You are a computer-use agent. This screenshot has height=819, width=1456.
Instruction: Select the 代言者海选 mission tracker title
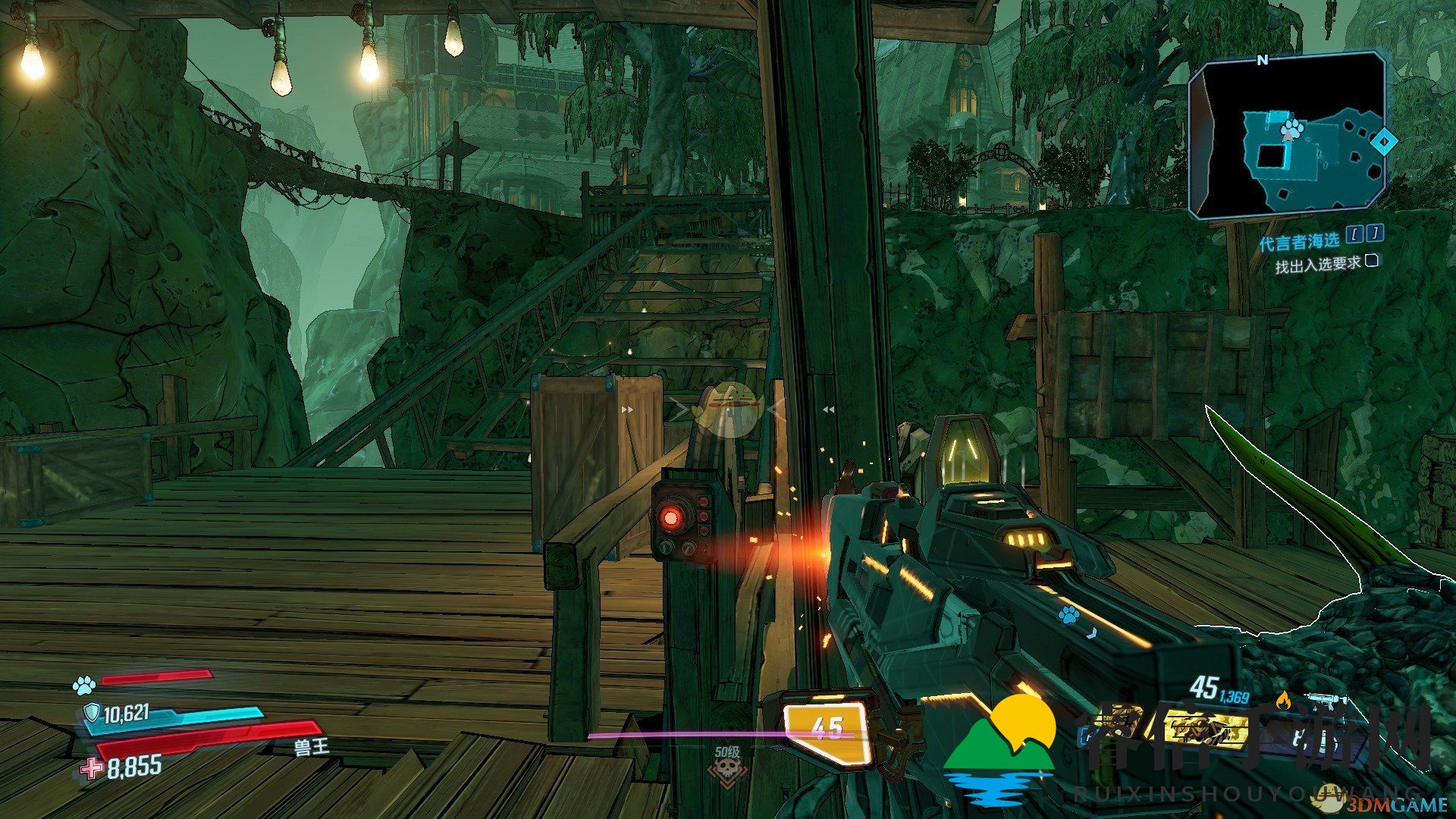tap(1299, 242)
